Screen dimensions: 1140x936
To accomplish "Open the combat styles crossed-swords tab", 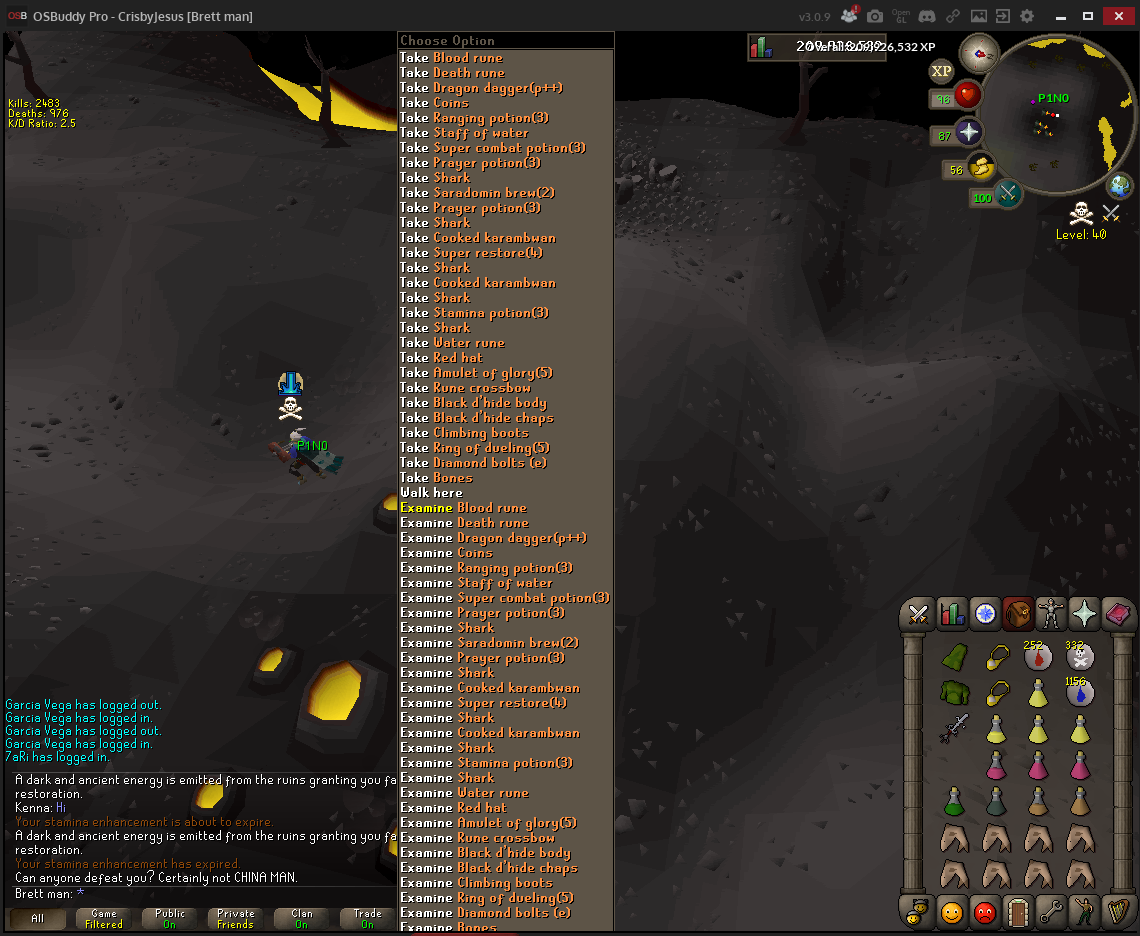I will (x=919, y=614).
